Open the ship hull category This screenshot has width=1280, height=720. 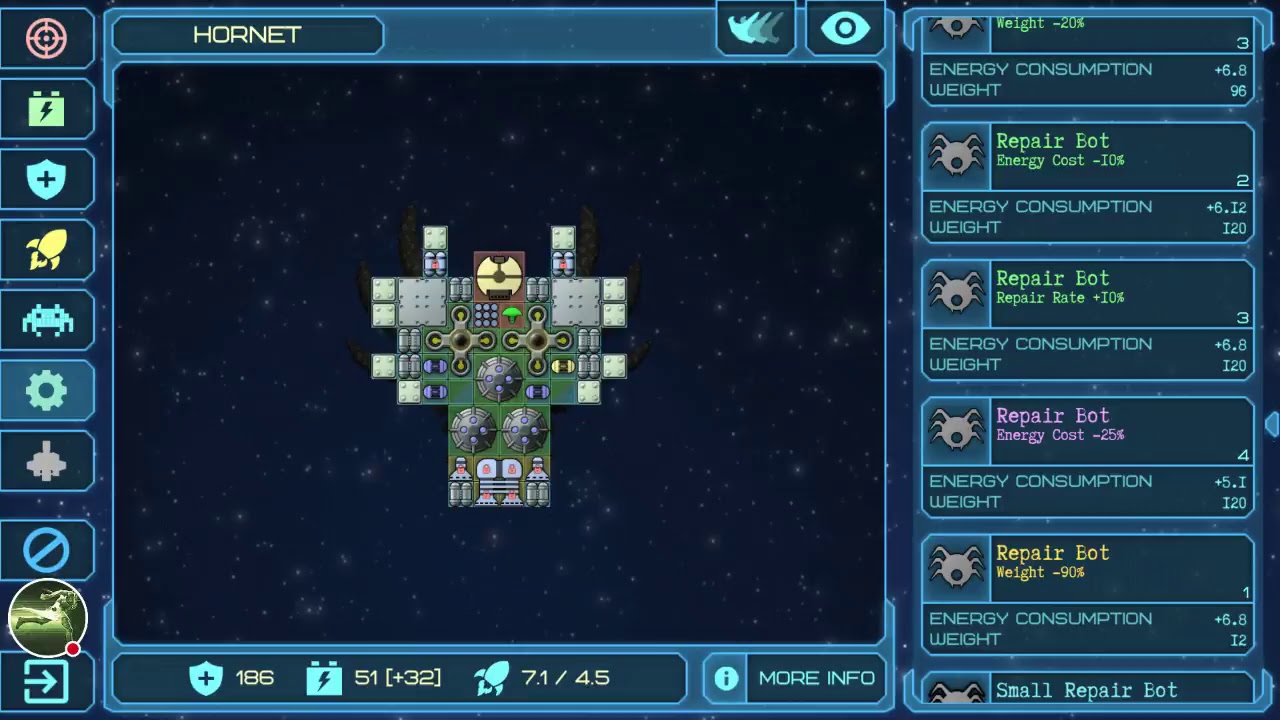(46, 461)
